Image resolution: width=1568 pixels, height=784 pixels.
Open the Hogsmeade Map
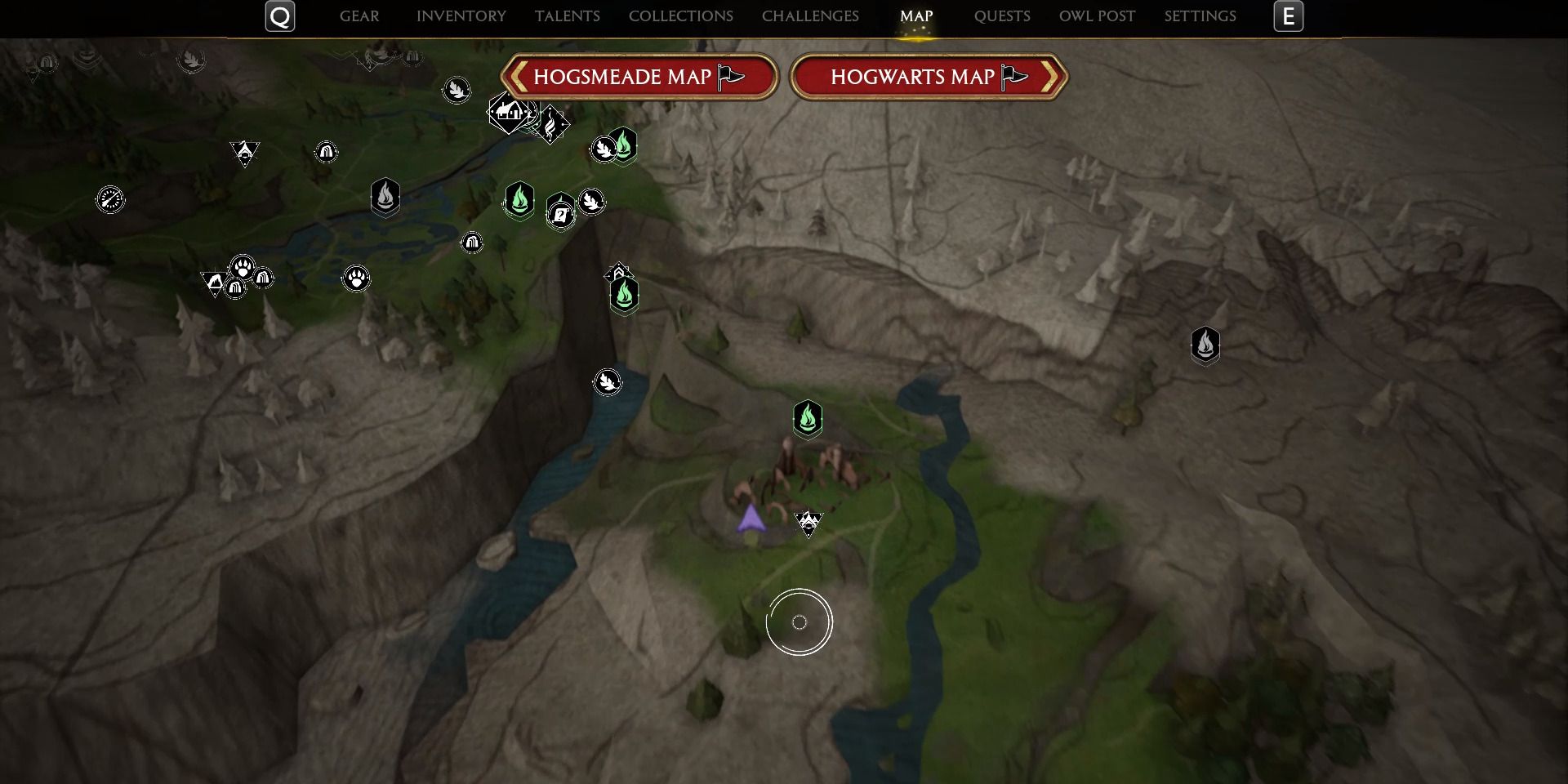pyautogui.click(x=639, y=77)
